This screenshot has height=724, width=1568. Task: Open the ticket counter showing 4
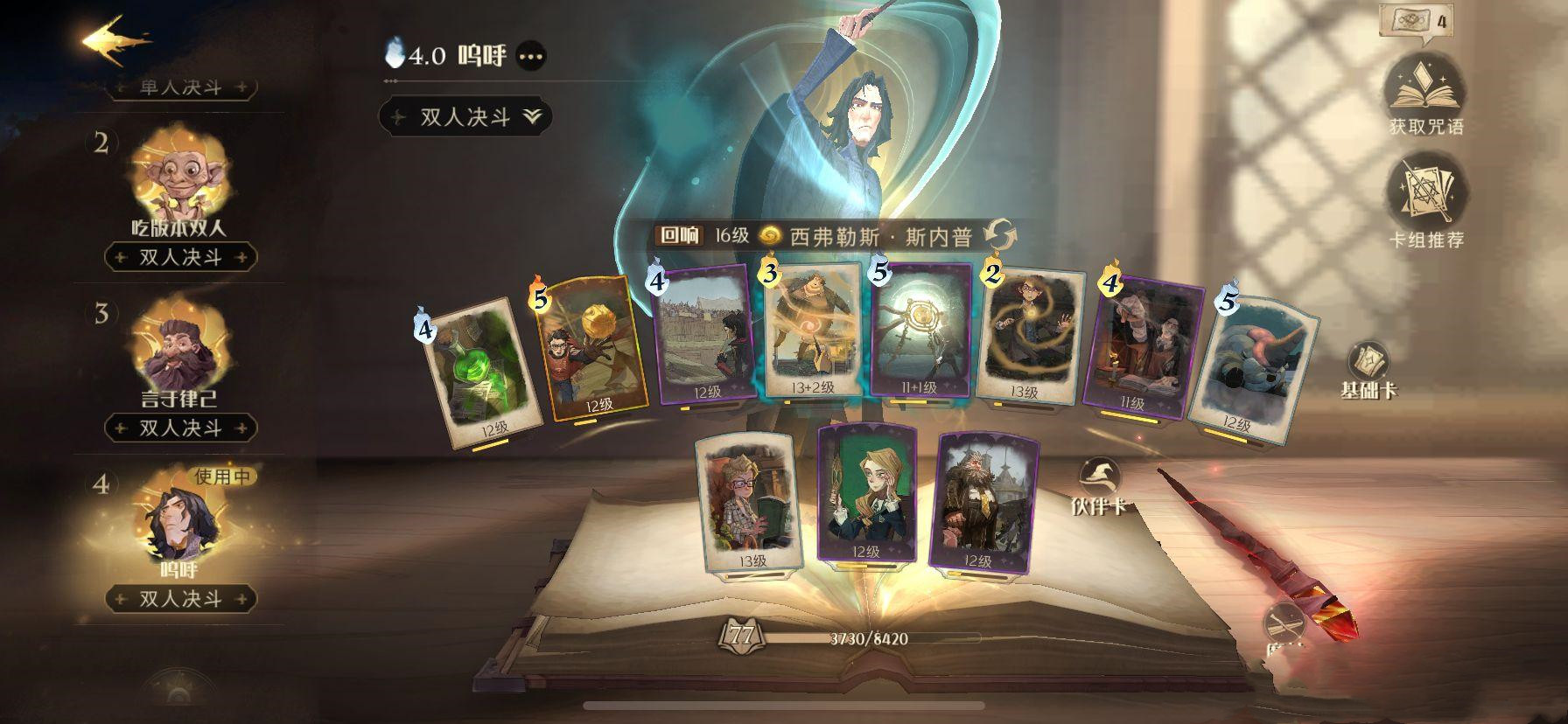click(x=1410, y=19)
